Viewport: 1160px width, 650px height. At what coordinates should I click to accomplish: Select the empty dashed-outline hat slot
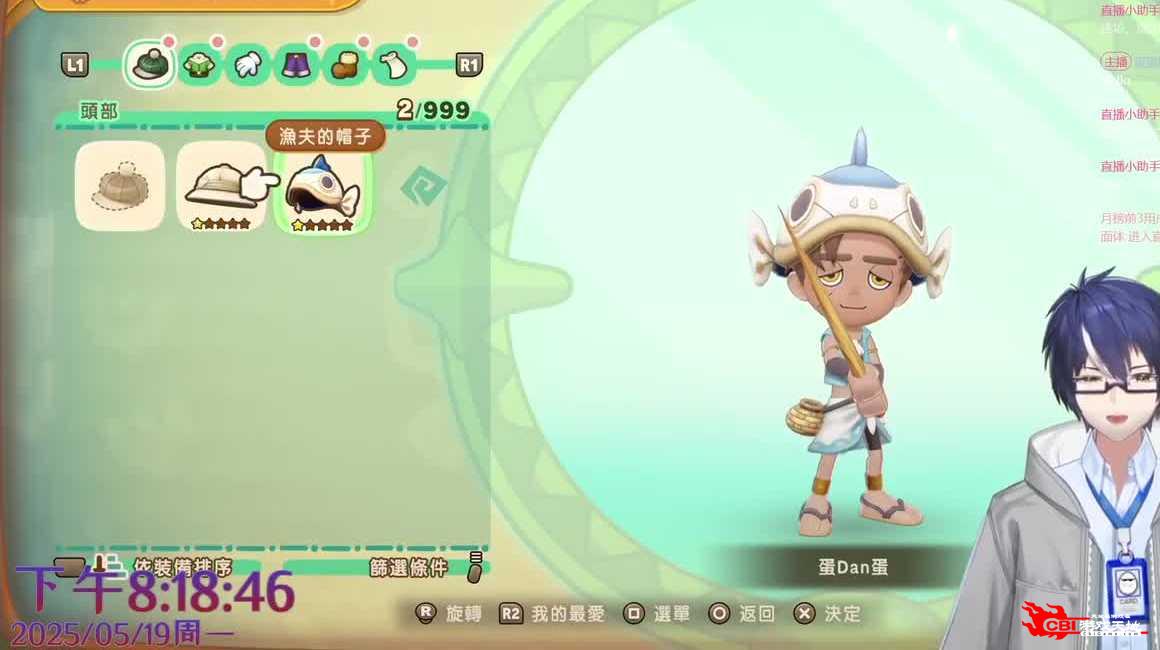[120, 186]
